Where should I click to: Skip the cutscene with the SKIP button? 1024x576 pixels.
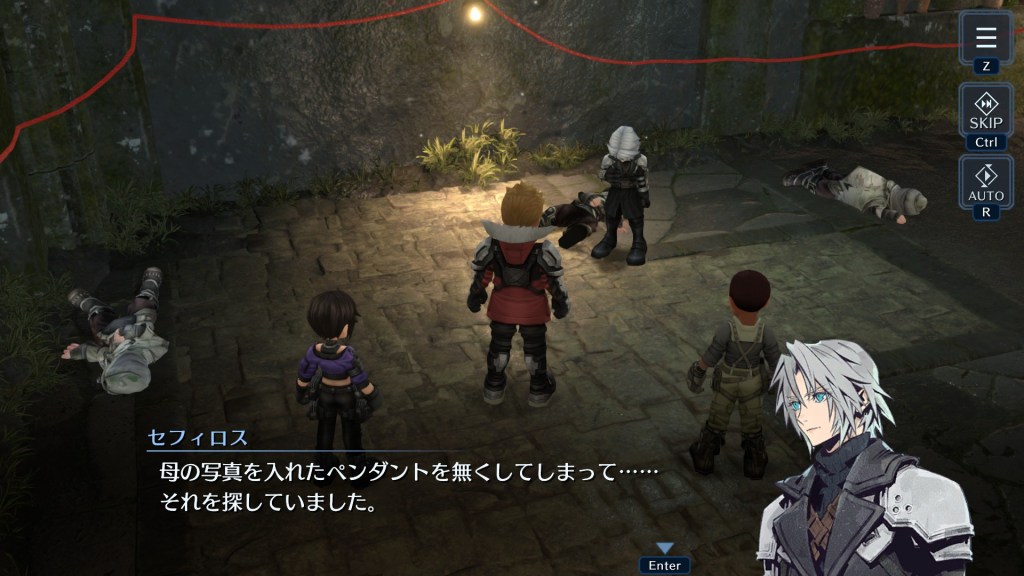[986, 111]
